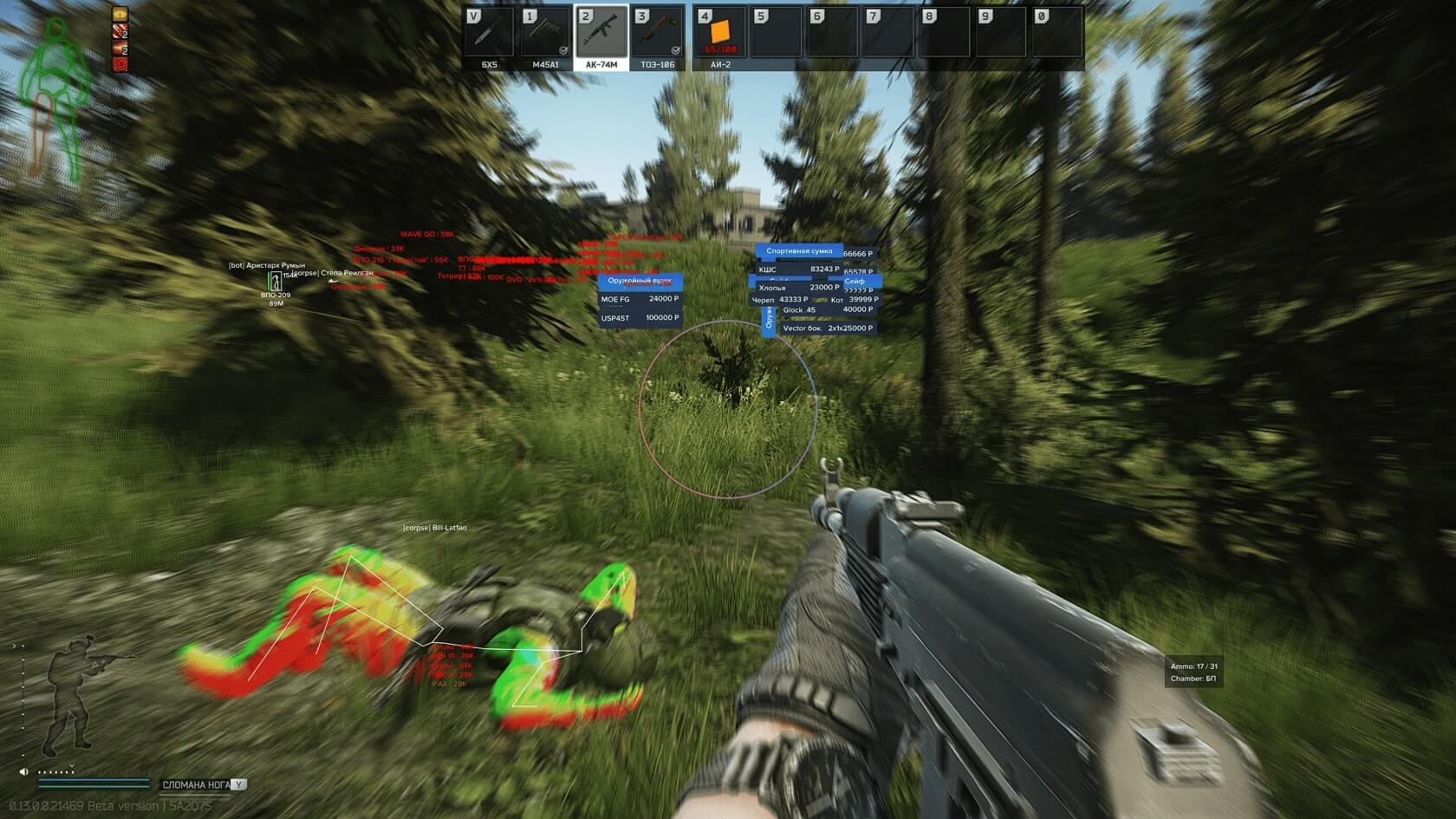Select the 6X5 knife slot
This screenshot has width=1456, height=819.
pyautogui.click(x=489, y=35)
